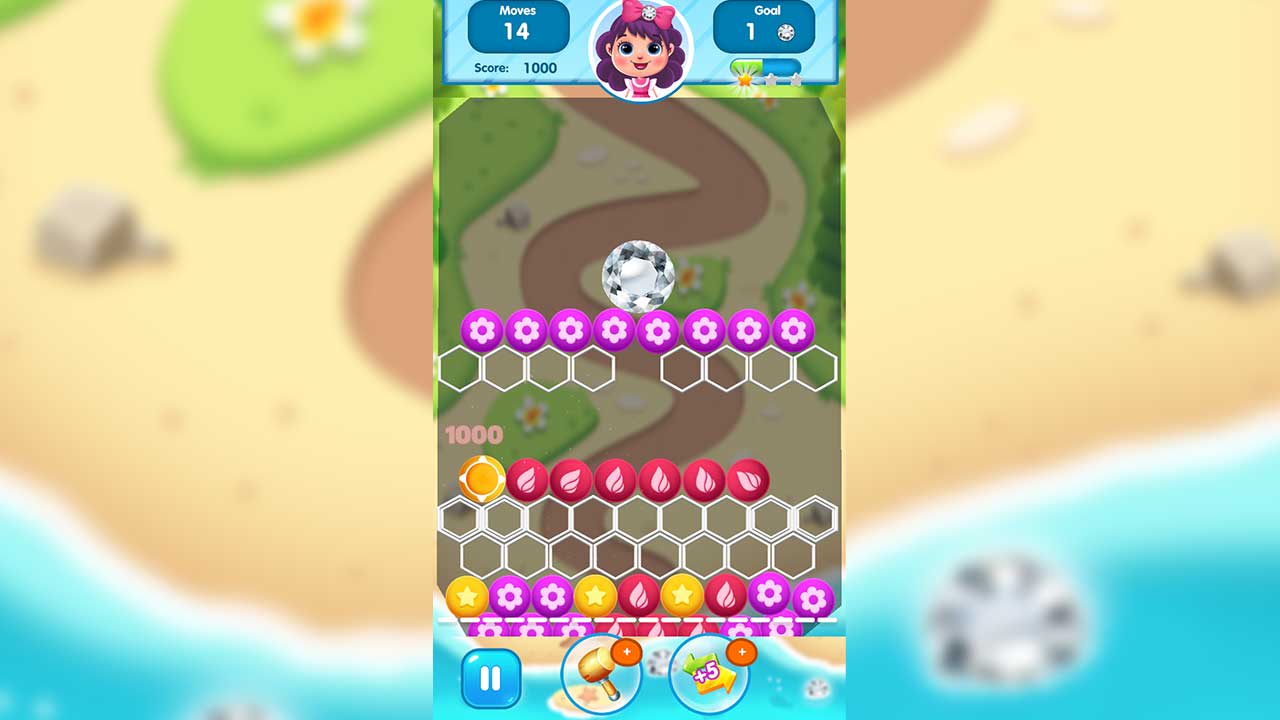This screenshot has width=1280, height=720.
Task: Click a yellow star bubble in the bottom row
Action: click(596, 598)
